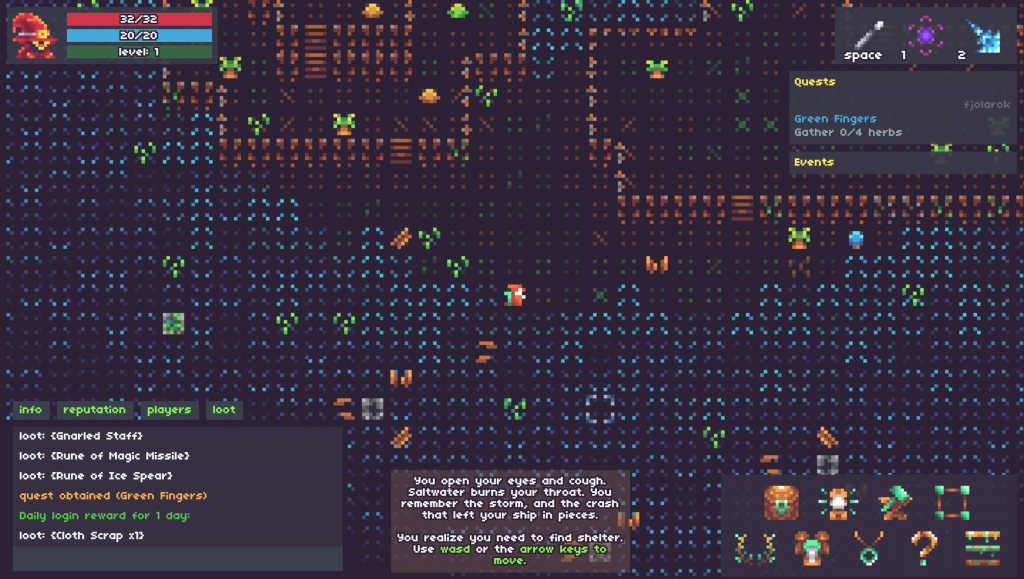Open the reputation tab
The image size is (1024, 579).
coord(94,410)
